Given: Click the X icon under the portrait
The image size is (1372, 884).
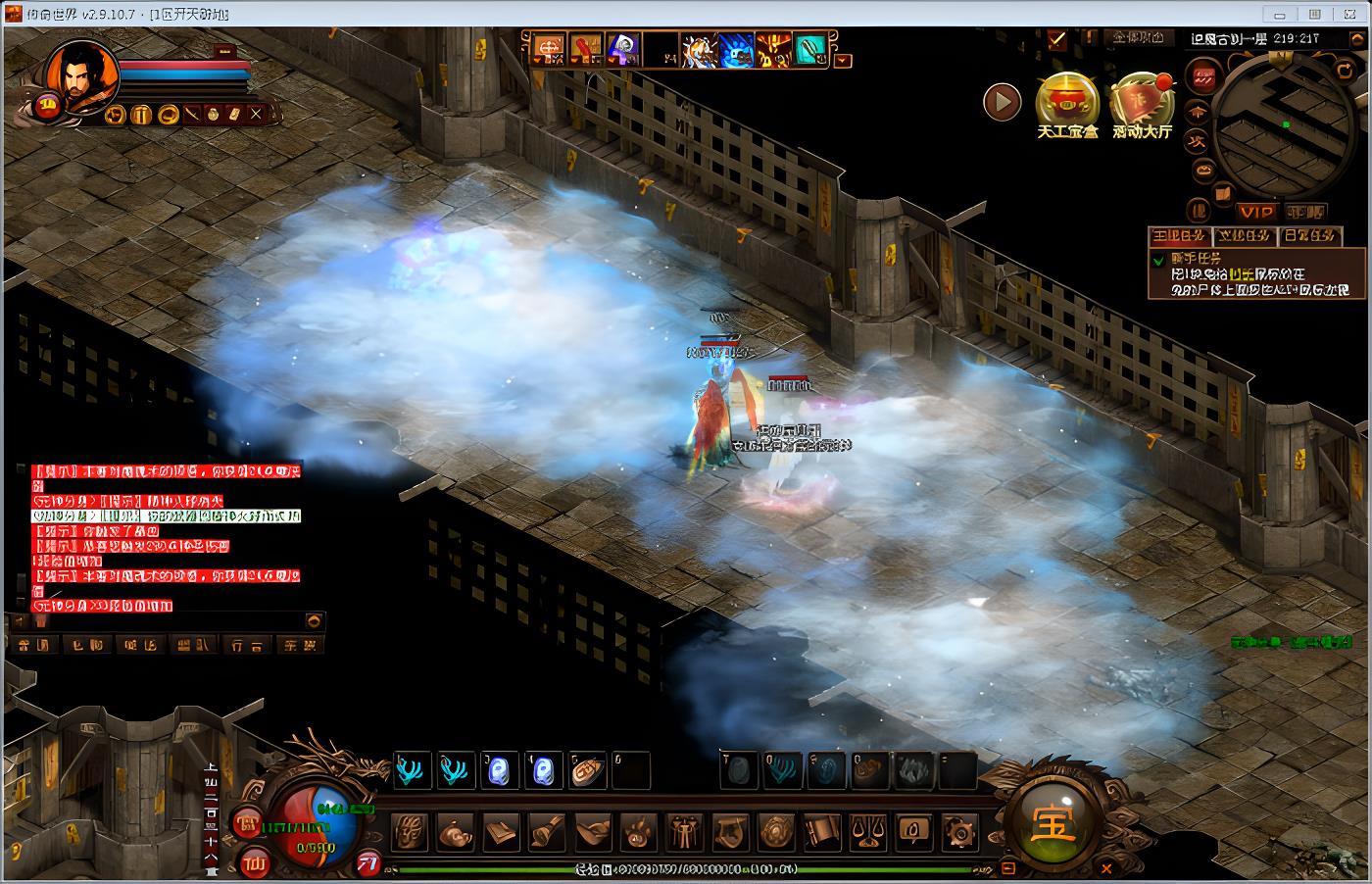Looking at the screenshot, I should tap(256, 114).
